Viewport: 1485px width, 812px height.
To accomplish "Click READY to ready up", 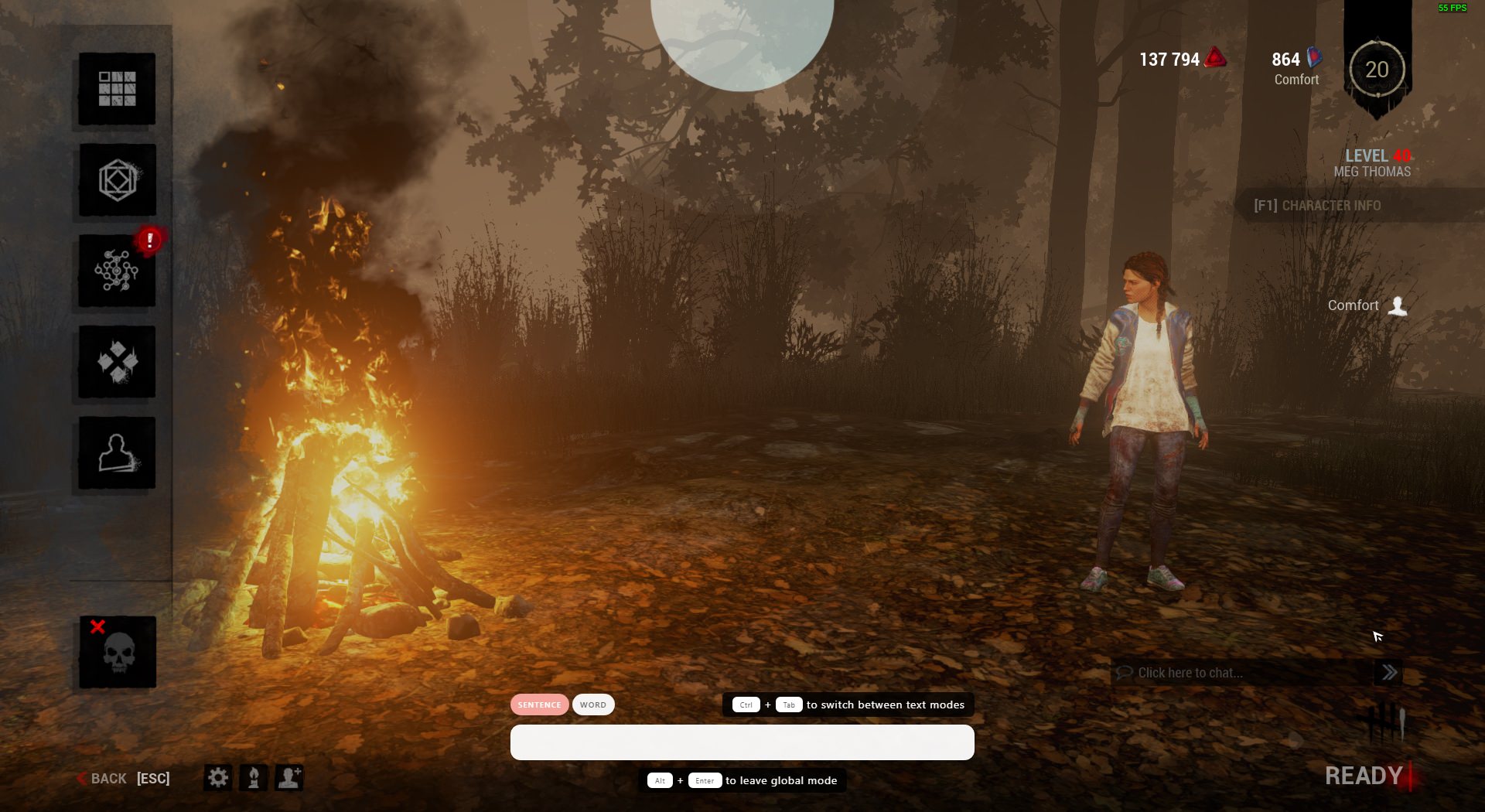I will 1364,776.
